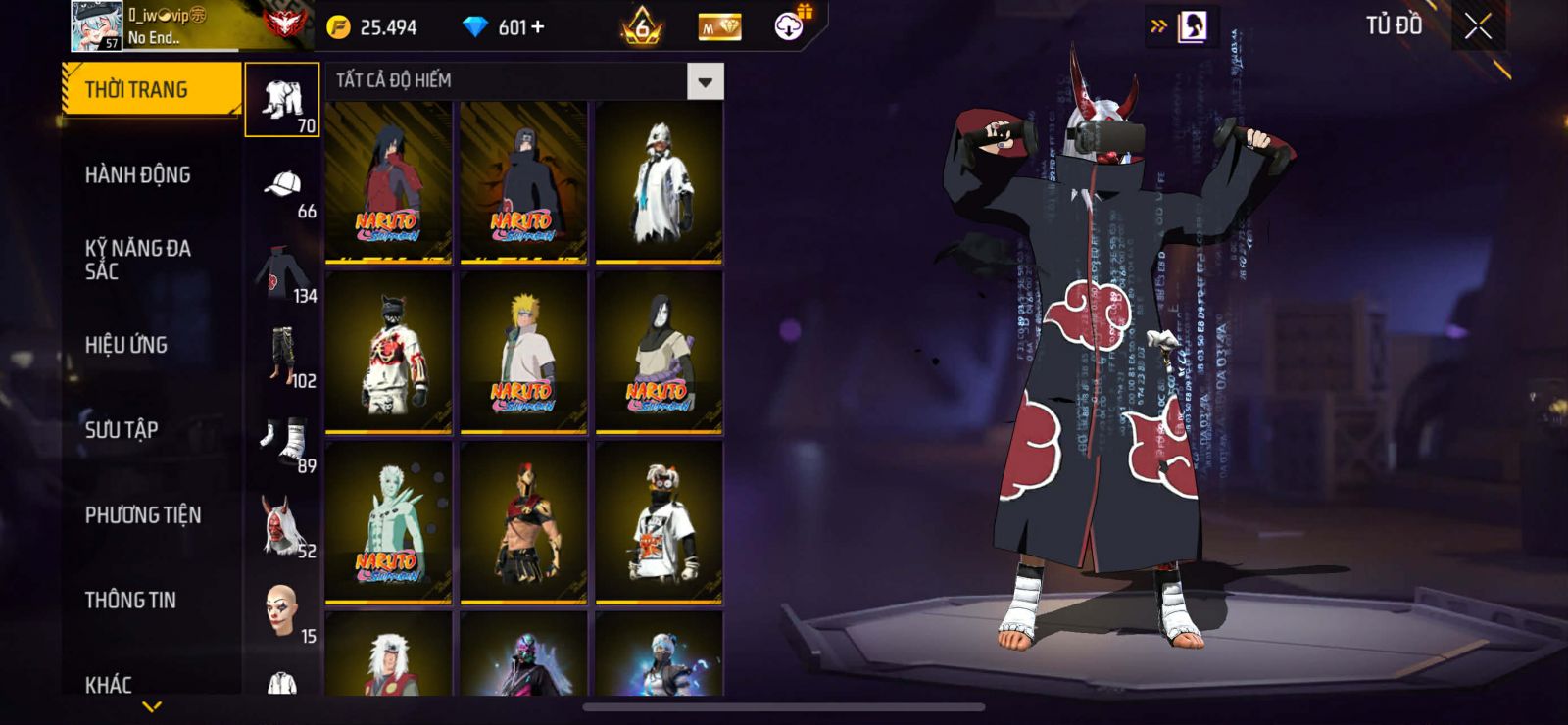The width and height of the screenshot is (1568, 725).
Task: Add diamonds with the plus button
Action: point(536,27)
